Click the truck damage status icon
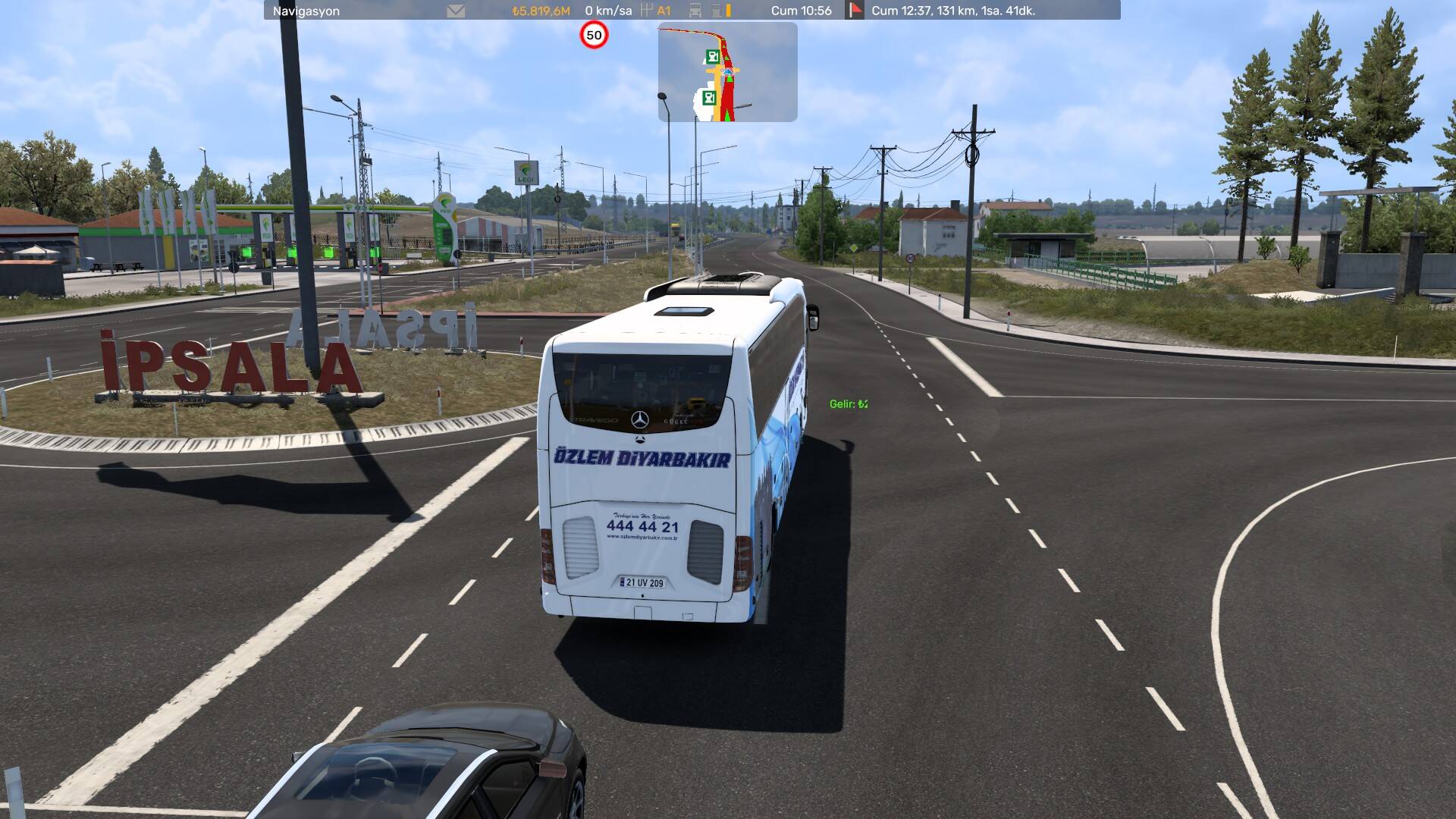This screenshot has height=819, width=1456. [695, 11]
